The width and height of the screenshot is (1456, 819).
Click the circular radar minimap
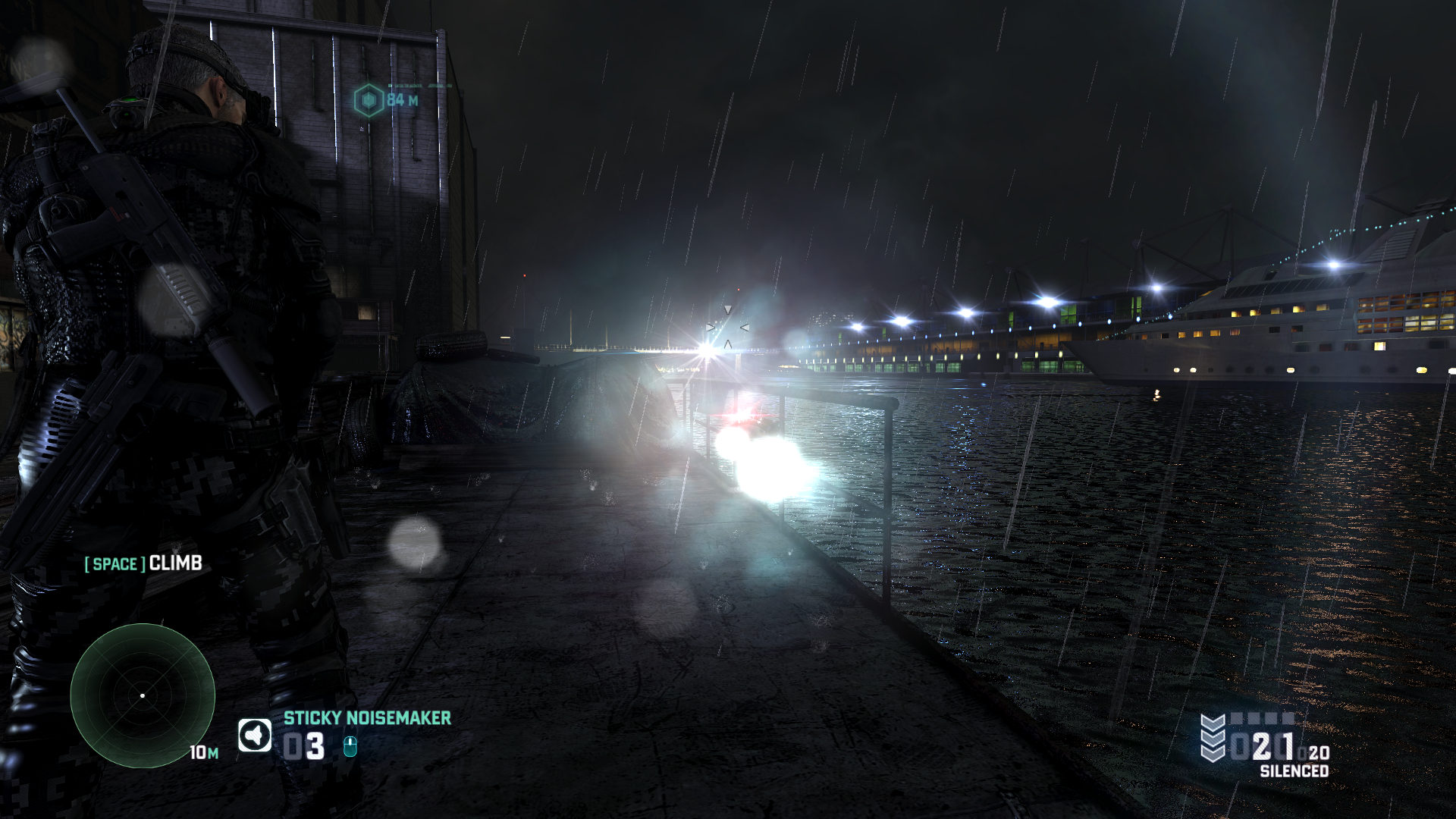pos(143,695)
